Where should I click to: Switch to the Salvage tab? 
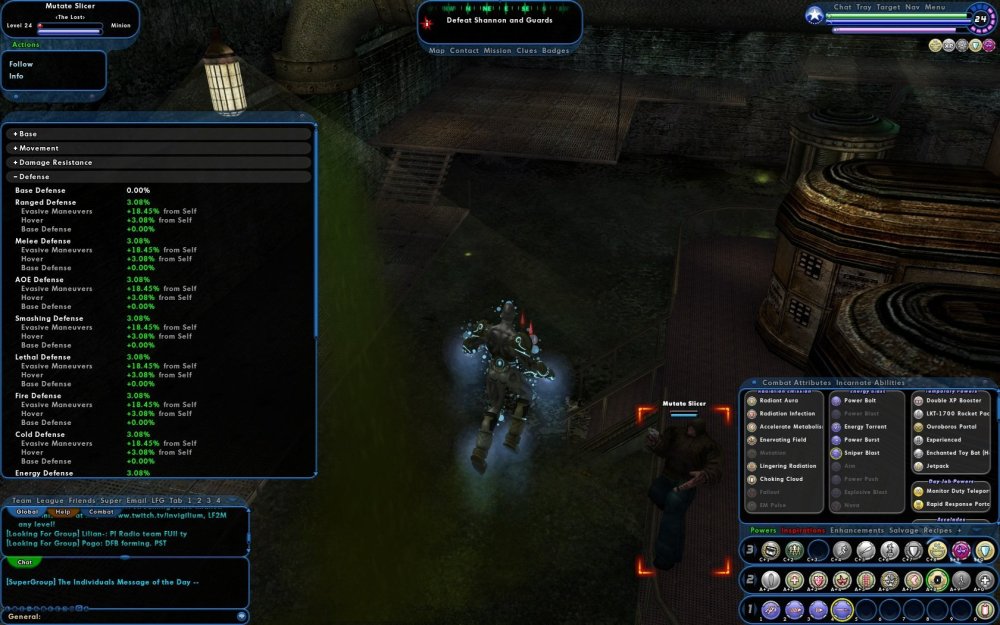pyautogui.click(x=904, y=530)
